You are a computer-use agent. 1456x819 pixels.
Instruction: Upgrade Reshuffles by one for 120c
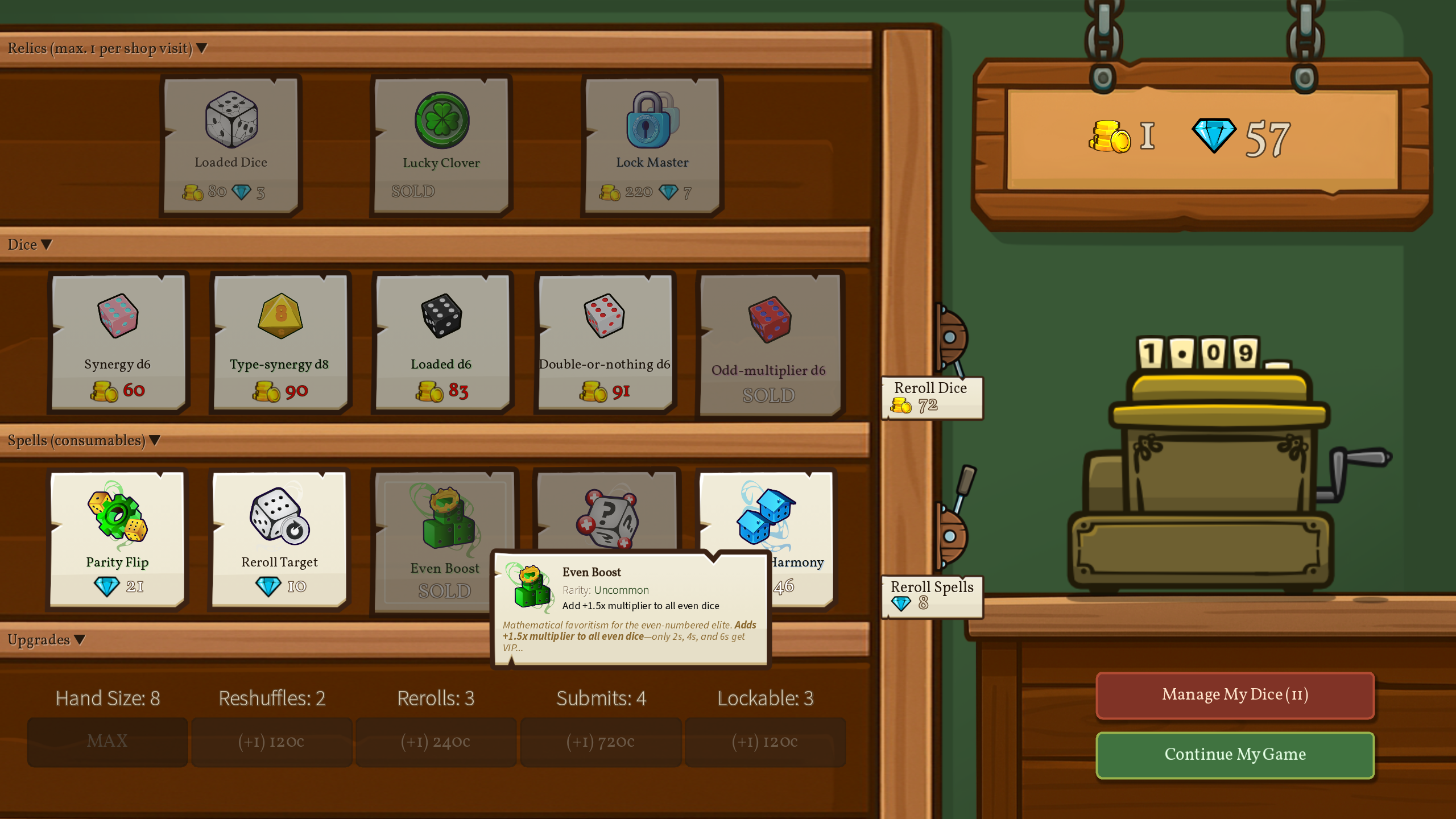point(271,742)
